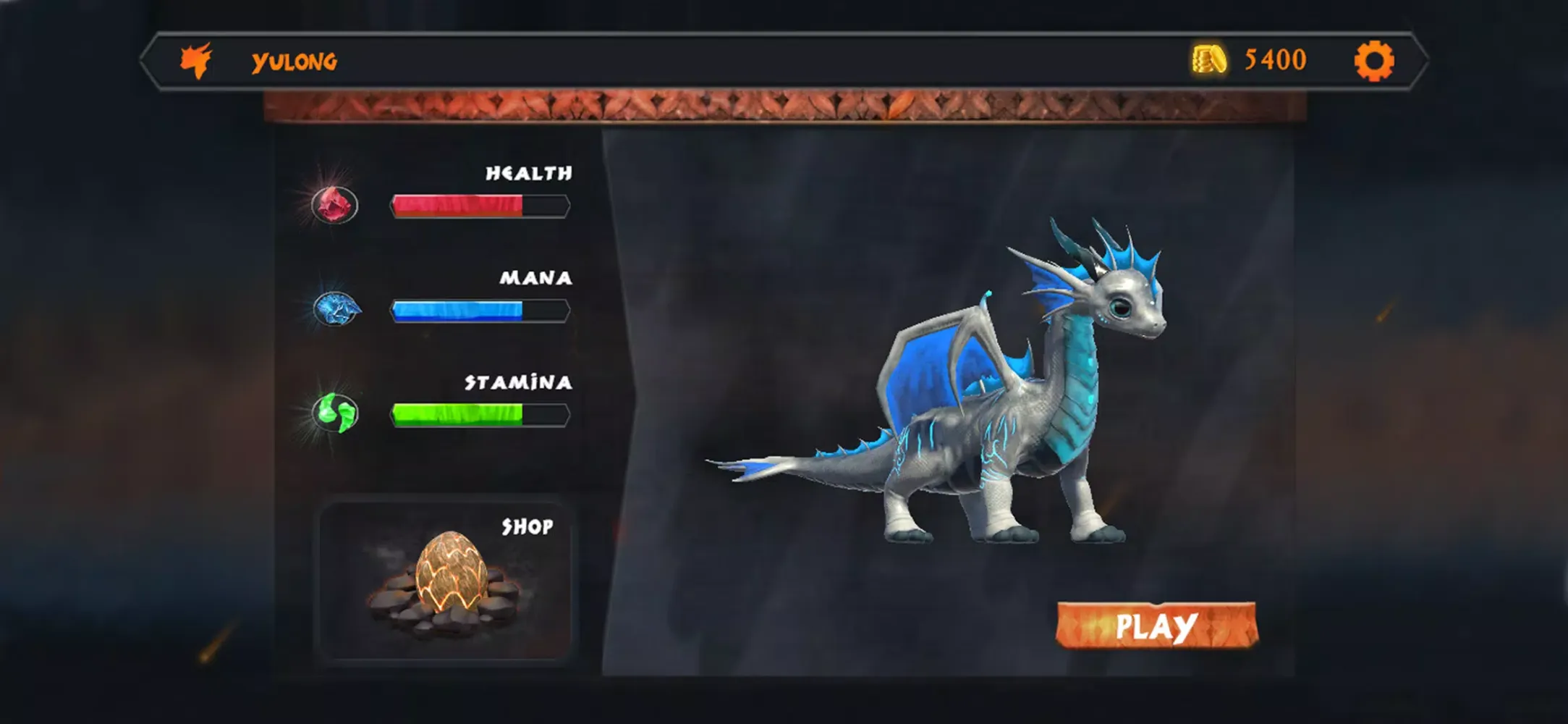Click the HEALTH label

click(529, 174)
